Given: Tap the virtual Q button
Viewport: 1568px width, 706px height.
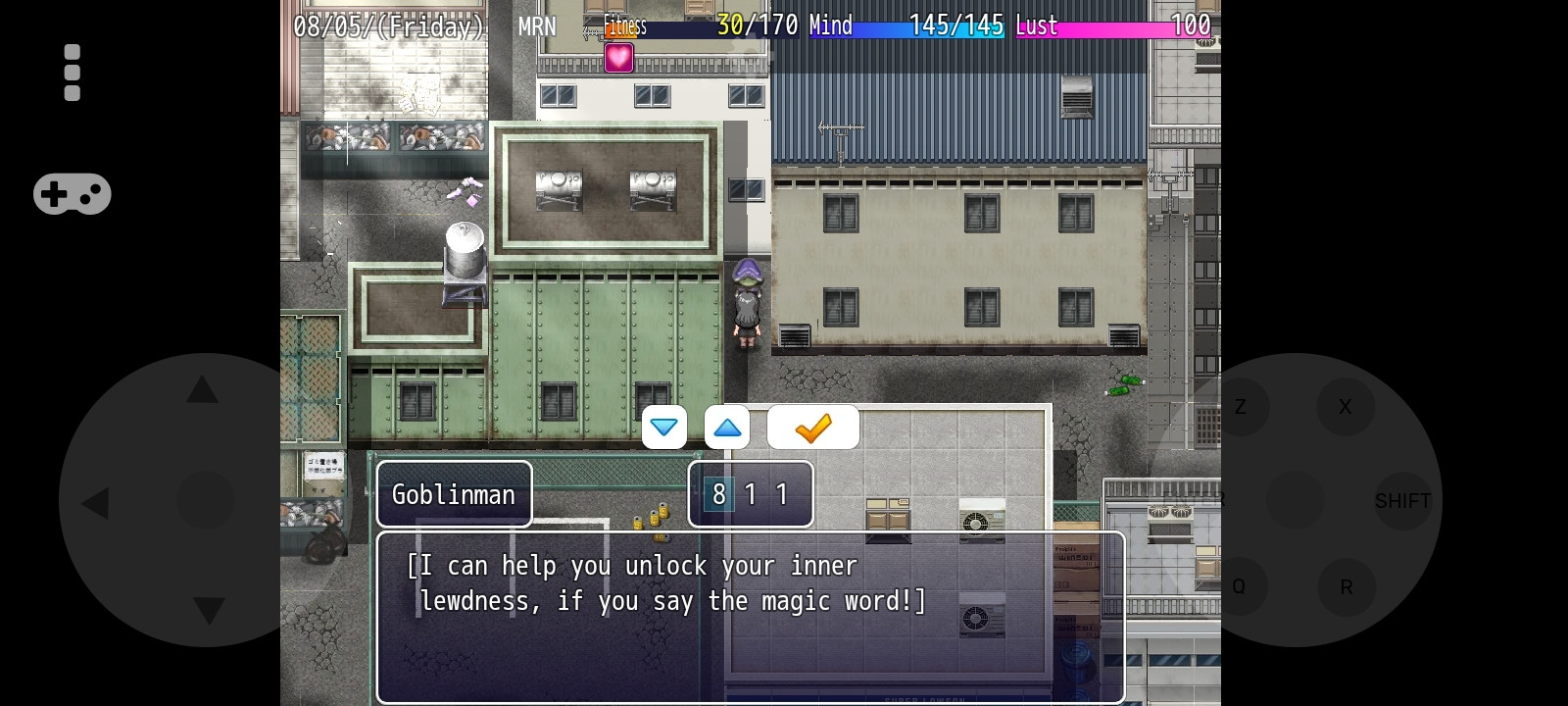Looking at the screenshot, I should [1239, 586].
